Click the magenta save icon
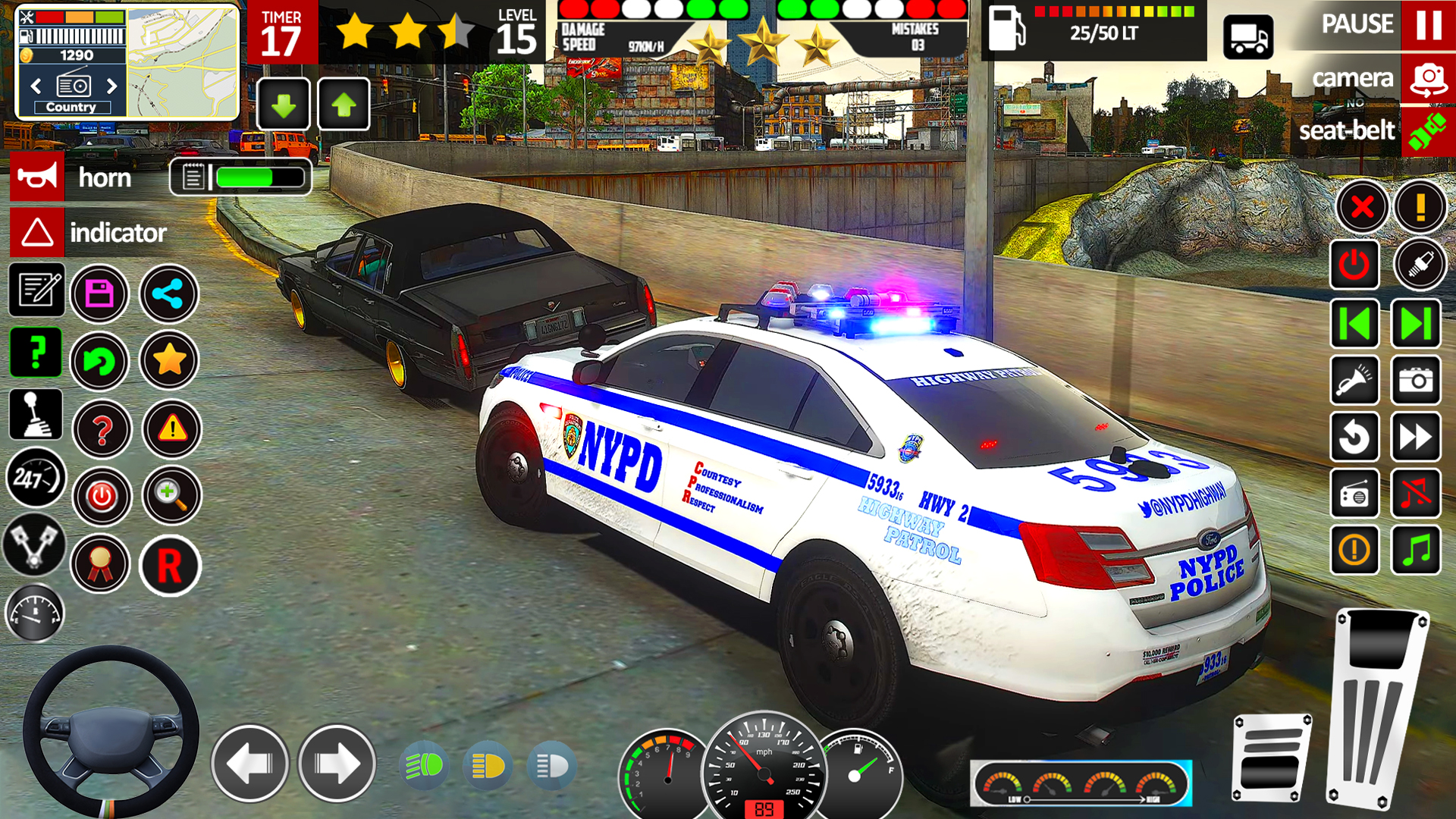1456x819 pixels. [x=99, y=293]
